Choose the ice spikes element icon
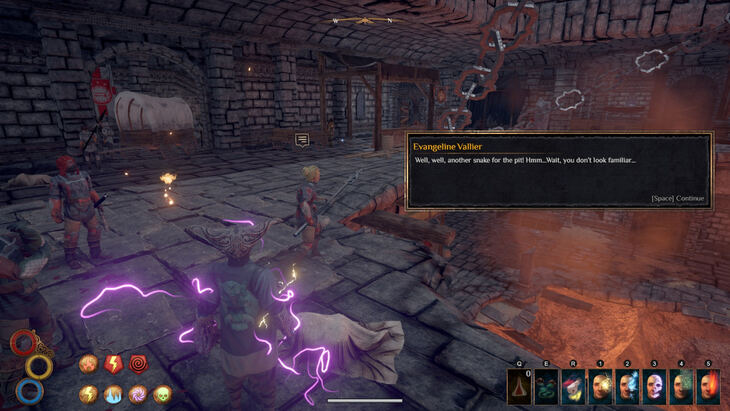730x411 pixels. coord(113,394)
